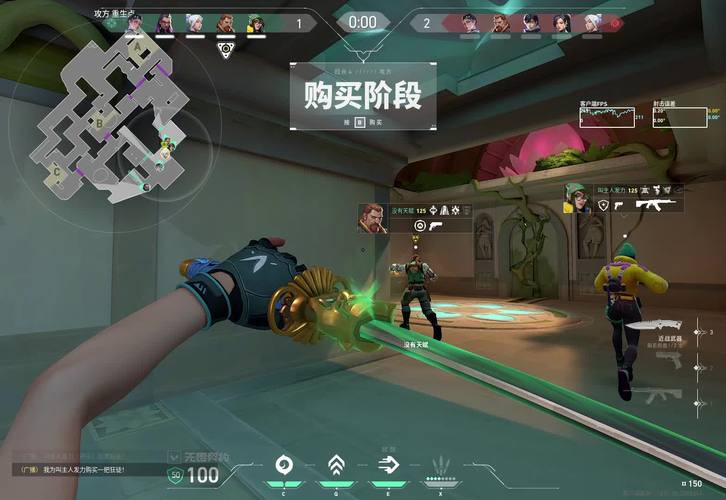Trigger the Tailwind dash arrows ability icon
The width and height of the screenshot is (726, 500).
(387, 464)
